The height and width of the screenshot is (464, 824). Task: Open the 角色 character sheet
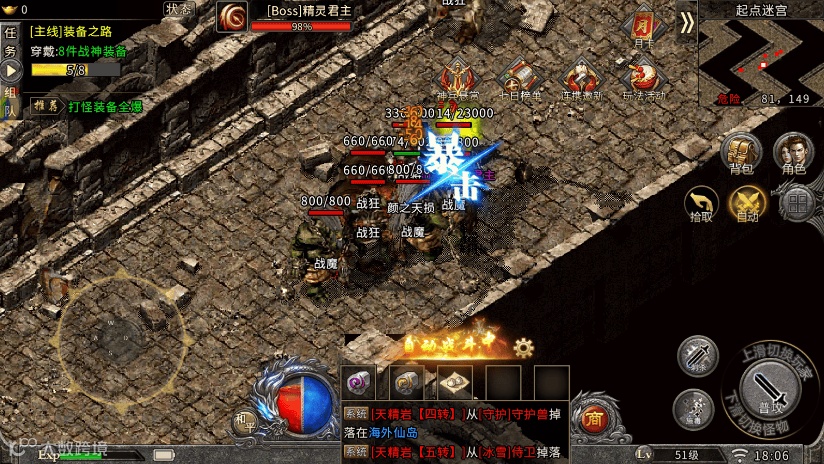[794, 153]
